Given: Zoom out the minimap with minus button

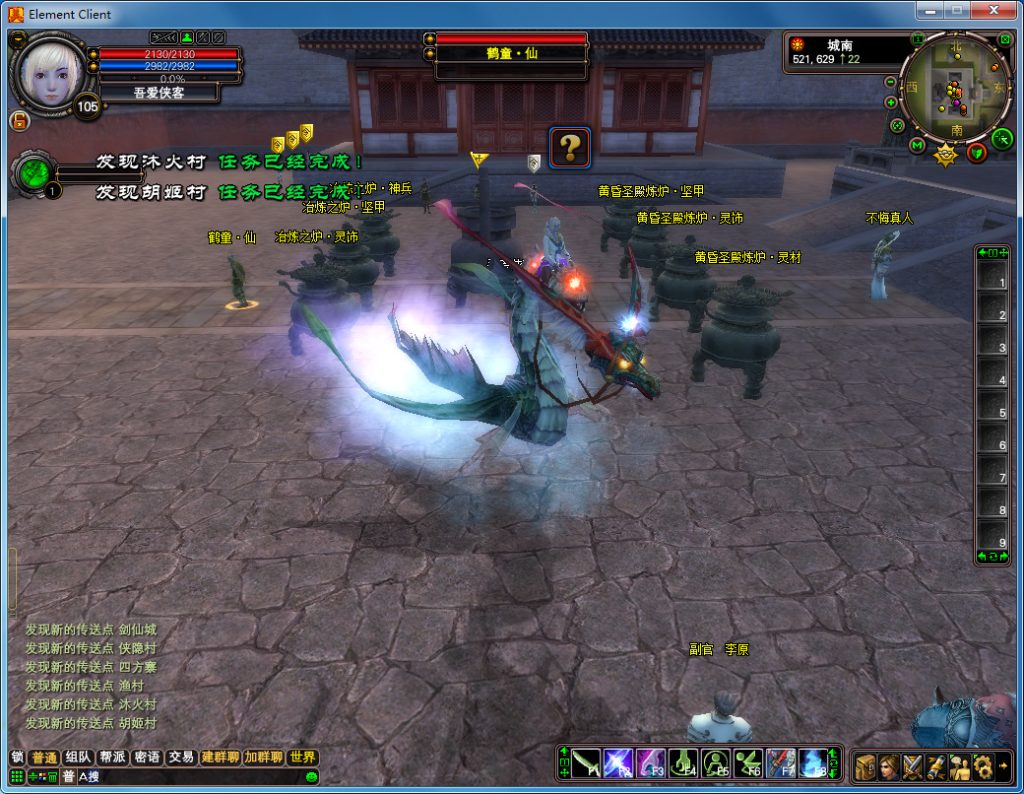Looking at the screenshot, I should tap(890, 82).
